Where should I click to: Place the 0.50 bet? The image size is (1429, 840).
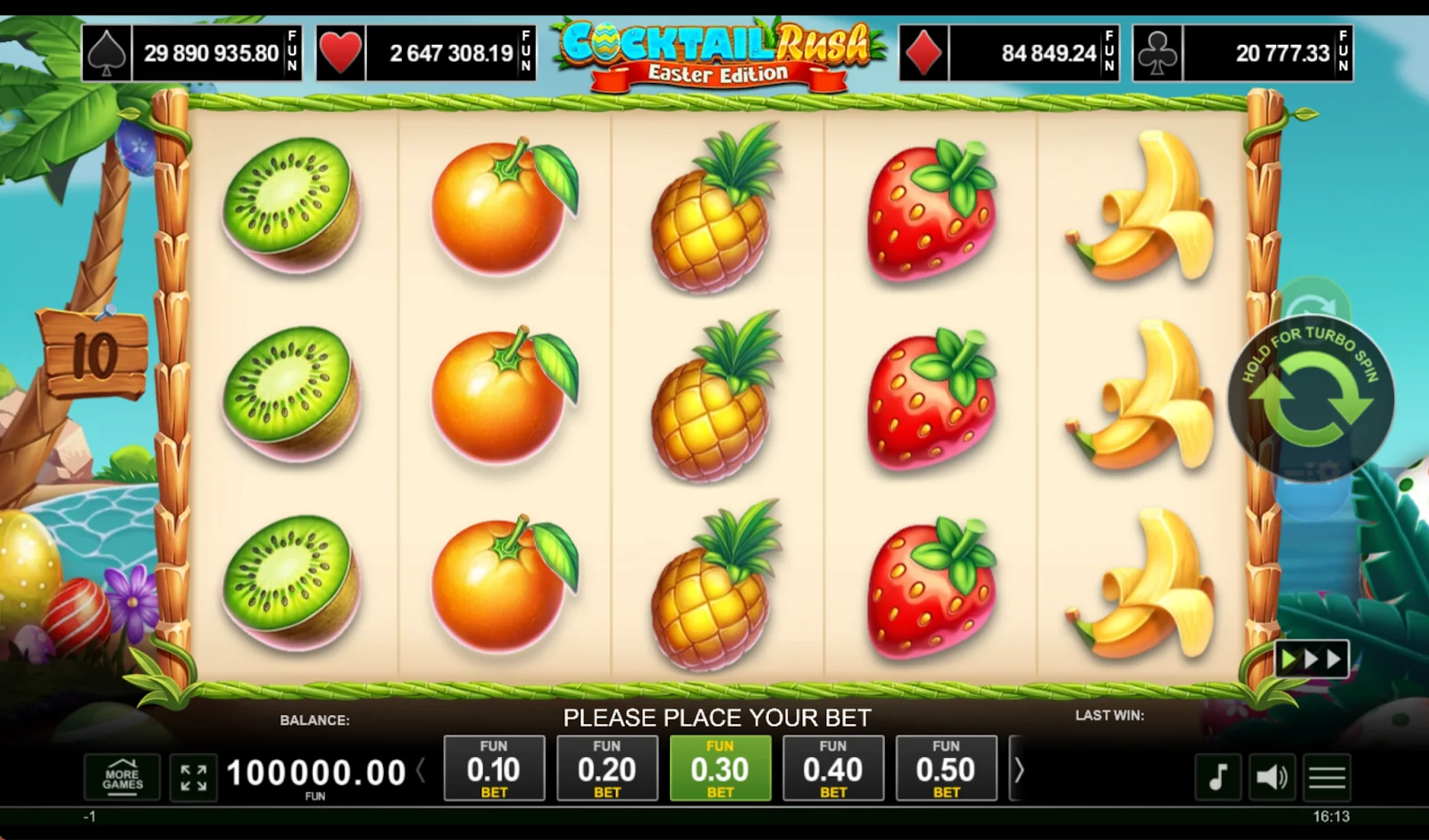(x=946, y=769)
